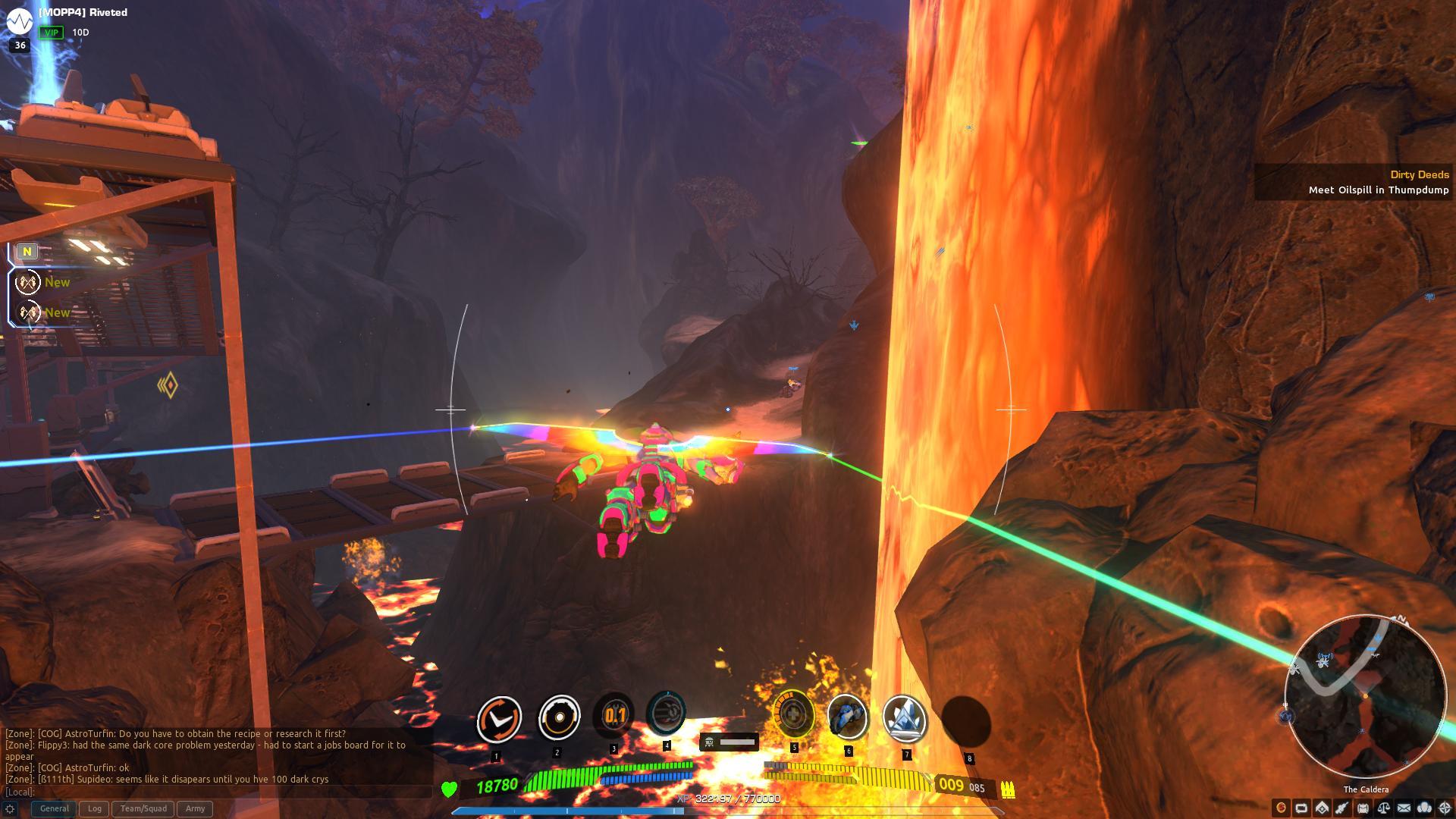Summon the blue motorcycle vehicle in slot 6
Image resolution: width=1456 pixels, height=819 pixels.
tap(847, 716)
